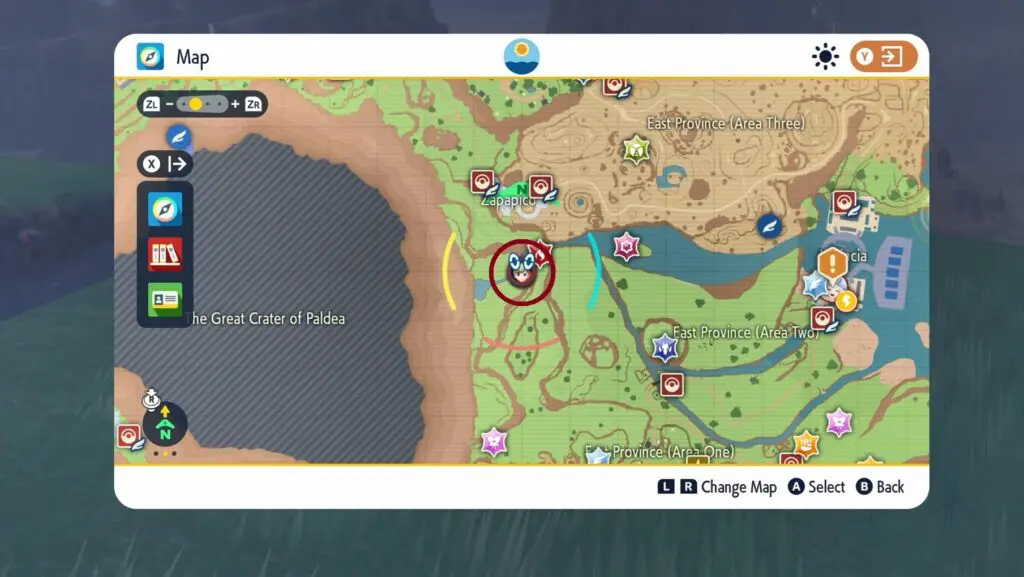
Task: Select the yellow lightning bolt gym badge
Action: coord(846,299)
